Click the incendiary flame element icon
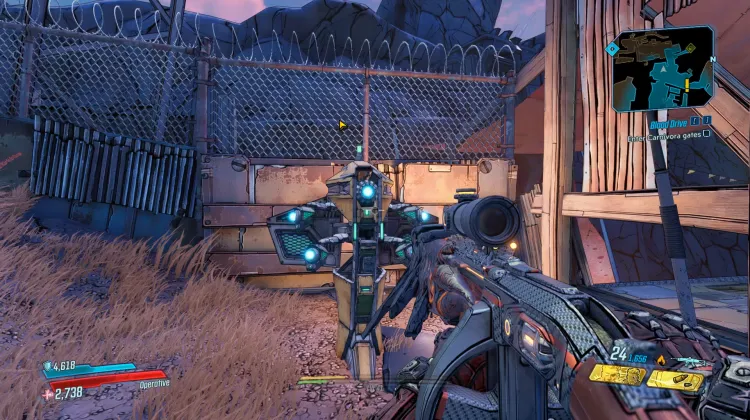Screen dimensions: 750x420 coord(660,360)
